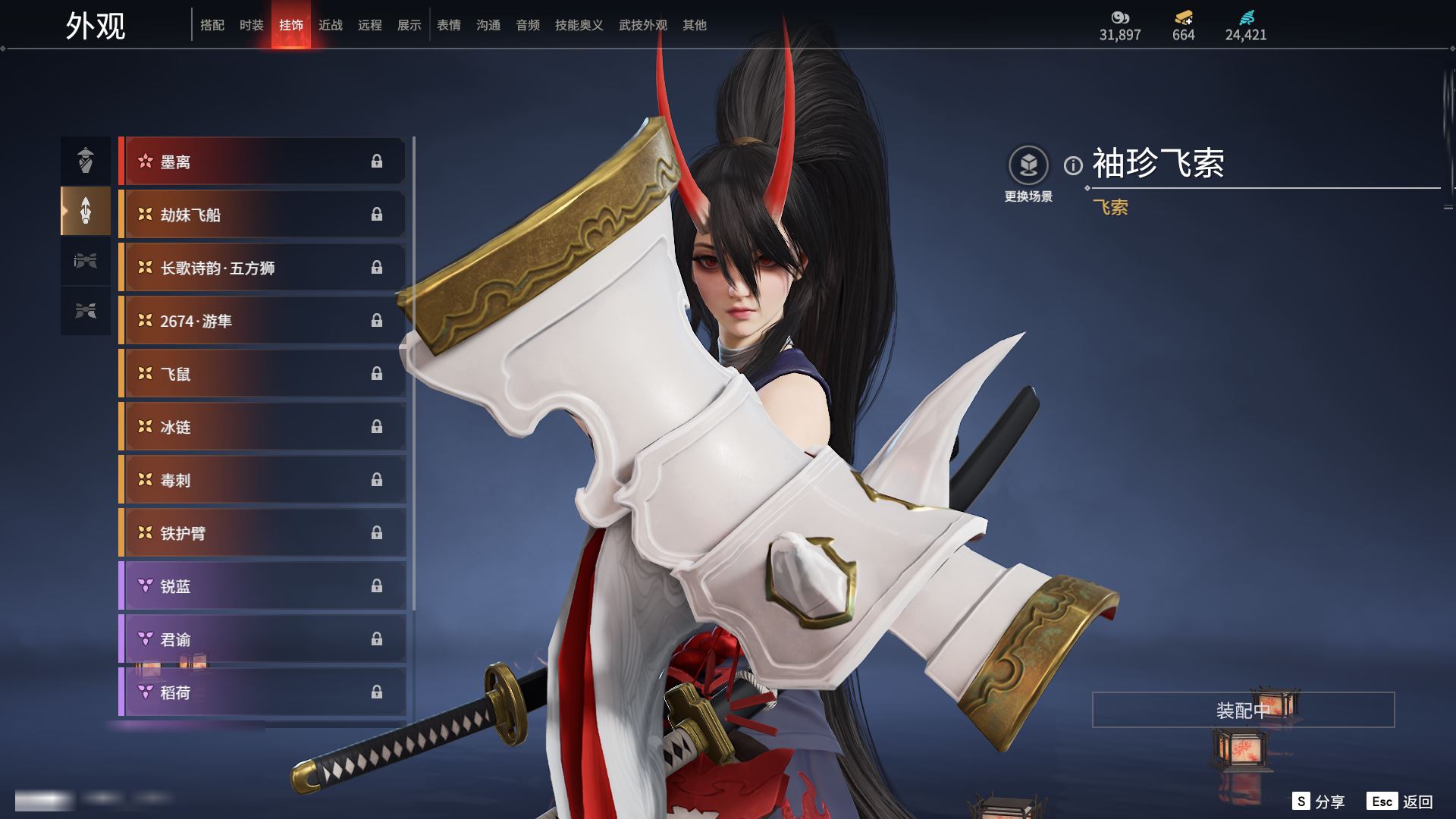Select the 其他 tab
This screenshot has width=1456, height=819.
[x=695, y=25]
